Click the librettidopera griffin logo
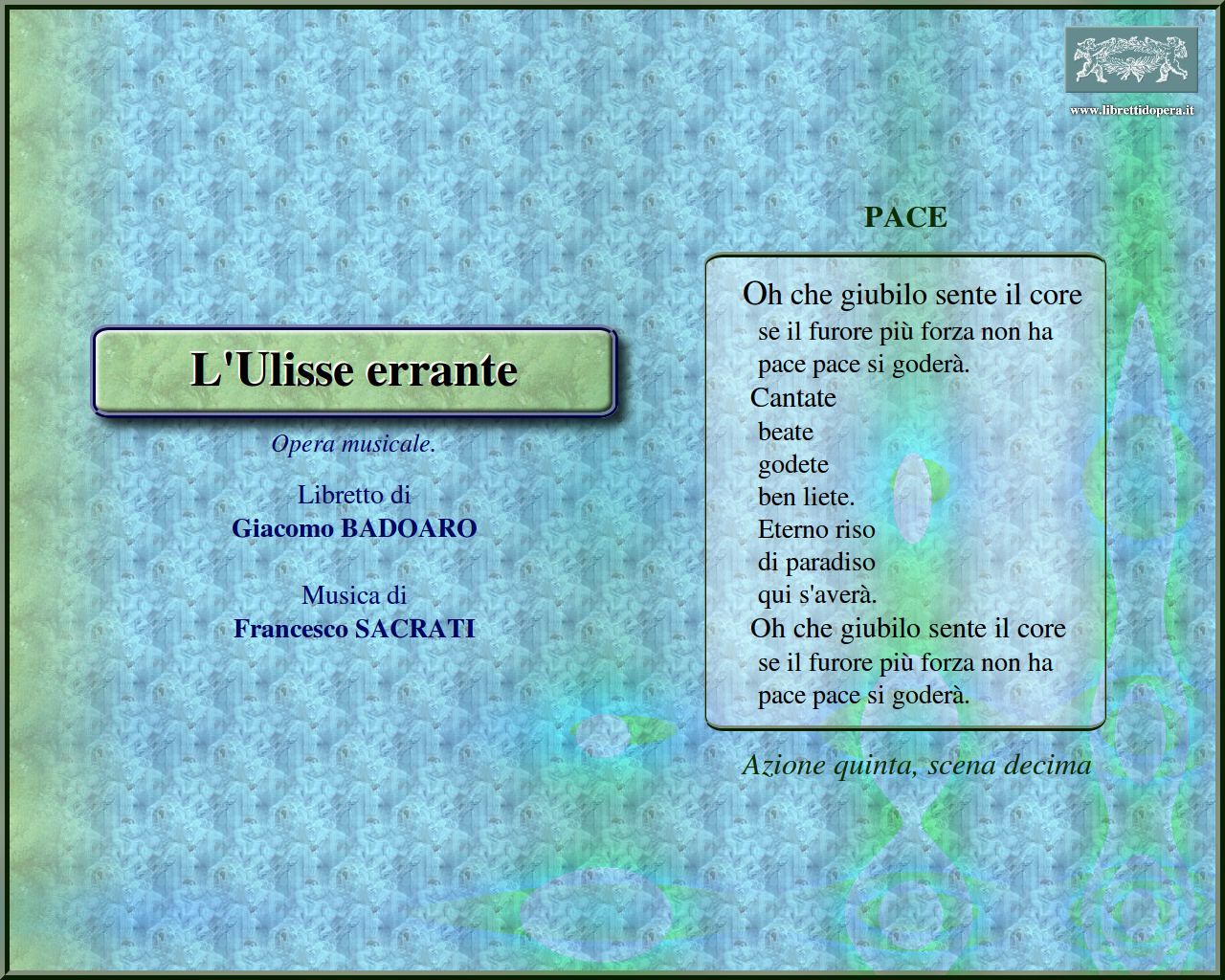This screenshot has width=1225, height=980. (x=1131, y=59)
